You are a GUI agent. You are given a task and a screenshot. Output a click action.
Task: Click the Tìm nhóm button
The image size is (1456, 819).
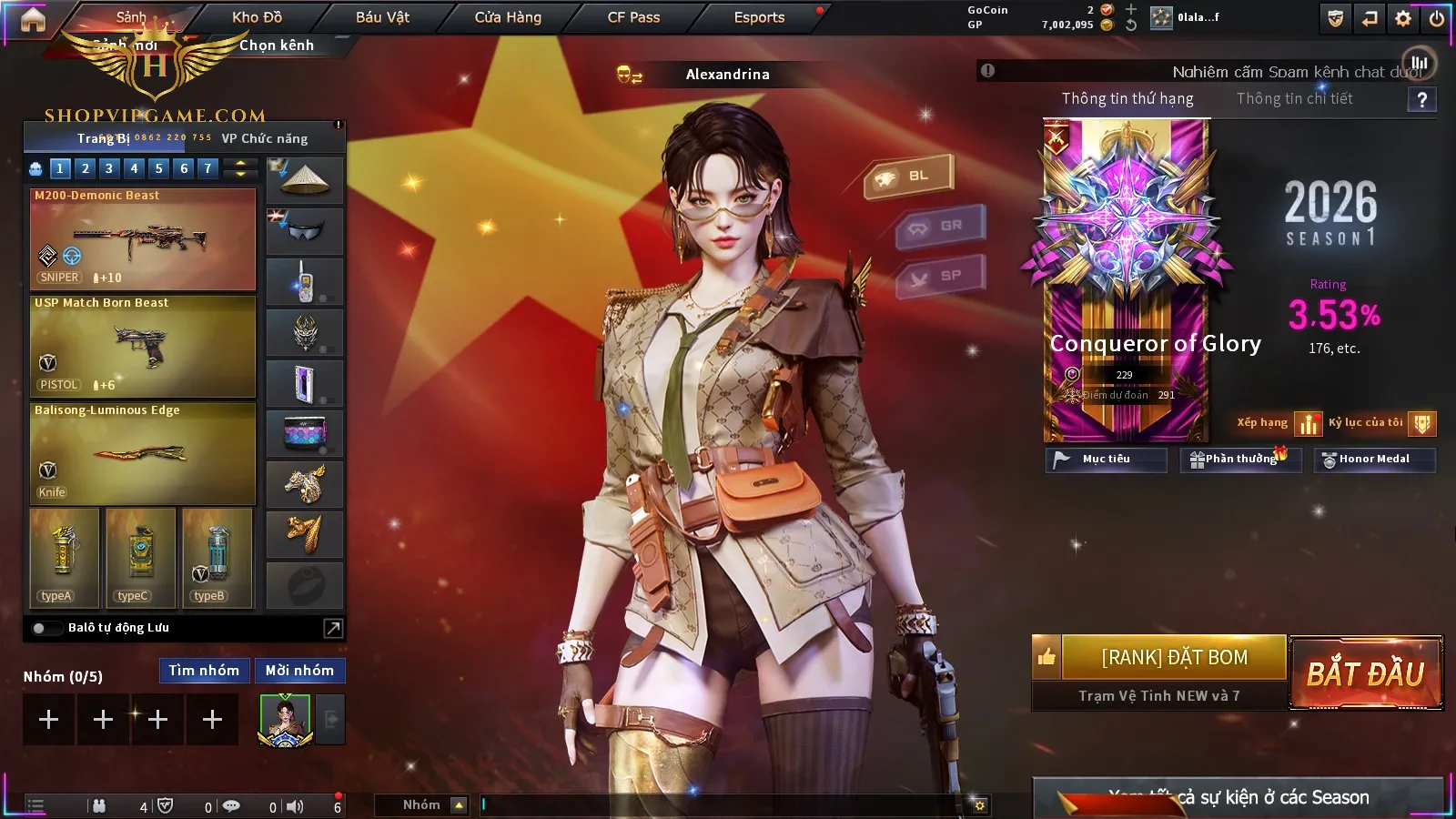tap(204, 671)
